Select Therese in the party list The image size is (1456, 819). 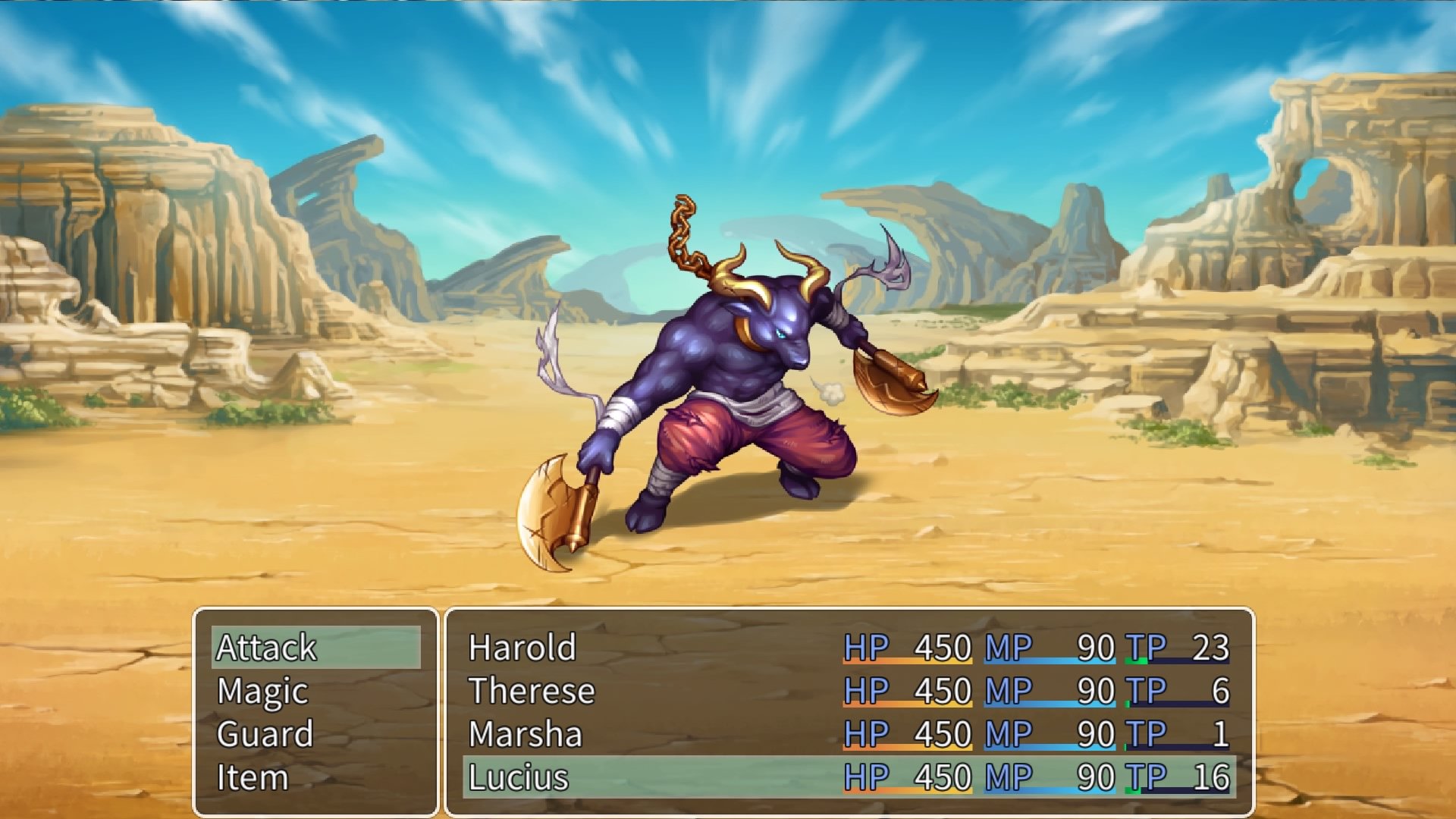point(531,691)
